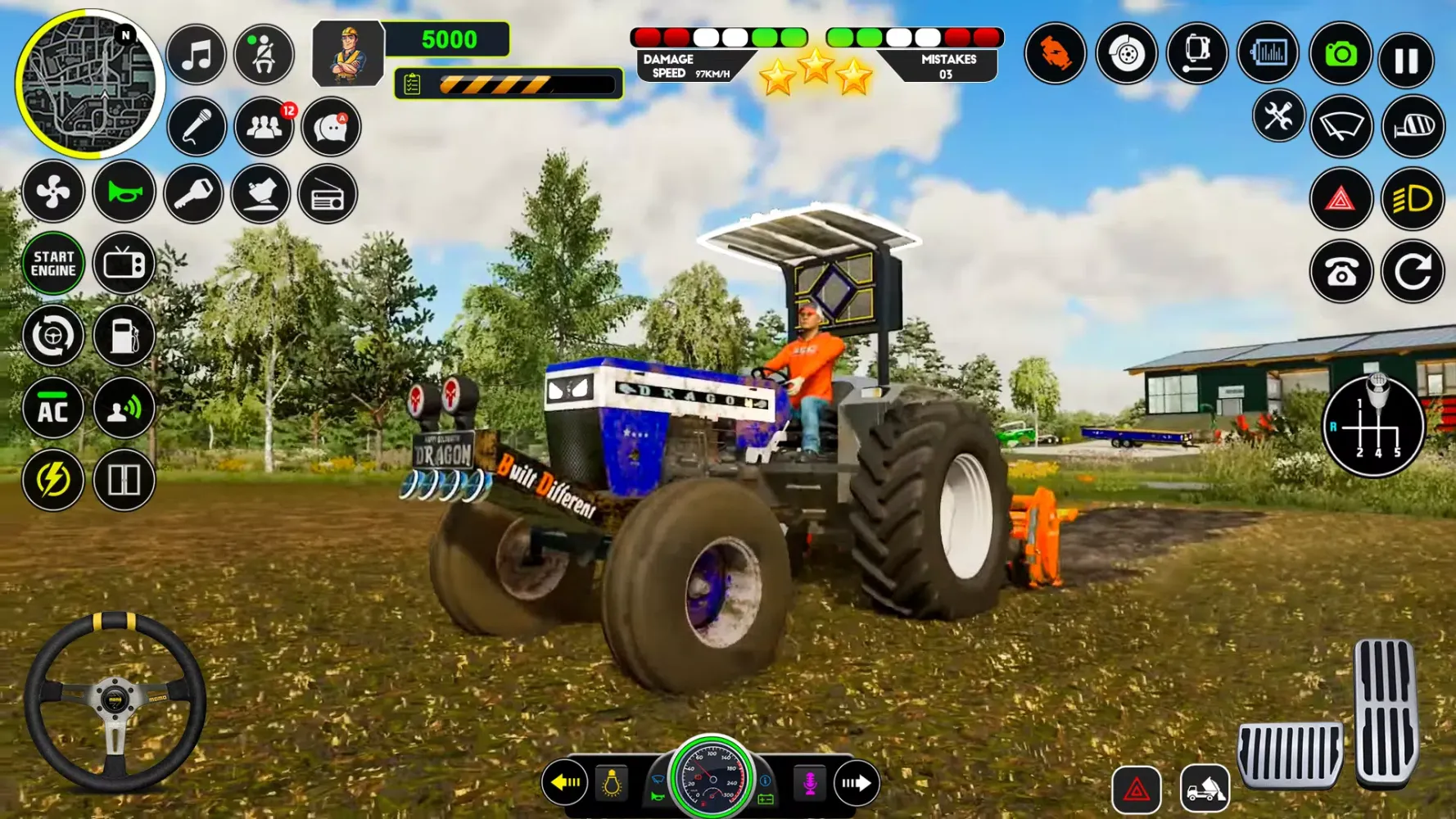
Task: Activate the left turn signal arrow
Action: point(565,783)
